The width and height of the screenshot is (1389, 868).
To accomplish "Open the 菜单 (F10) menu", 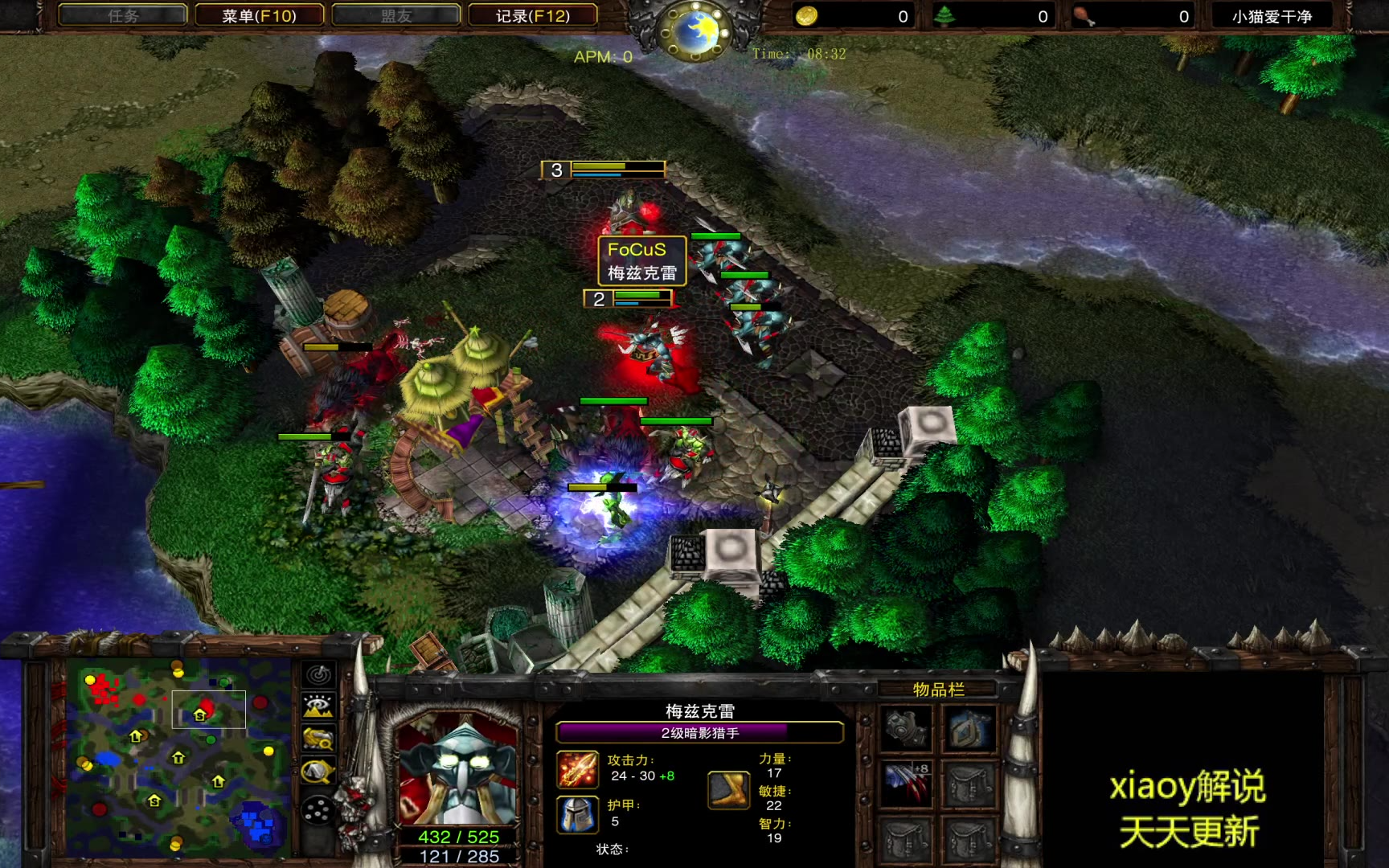I will (259, 15).
